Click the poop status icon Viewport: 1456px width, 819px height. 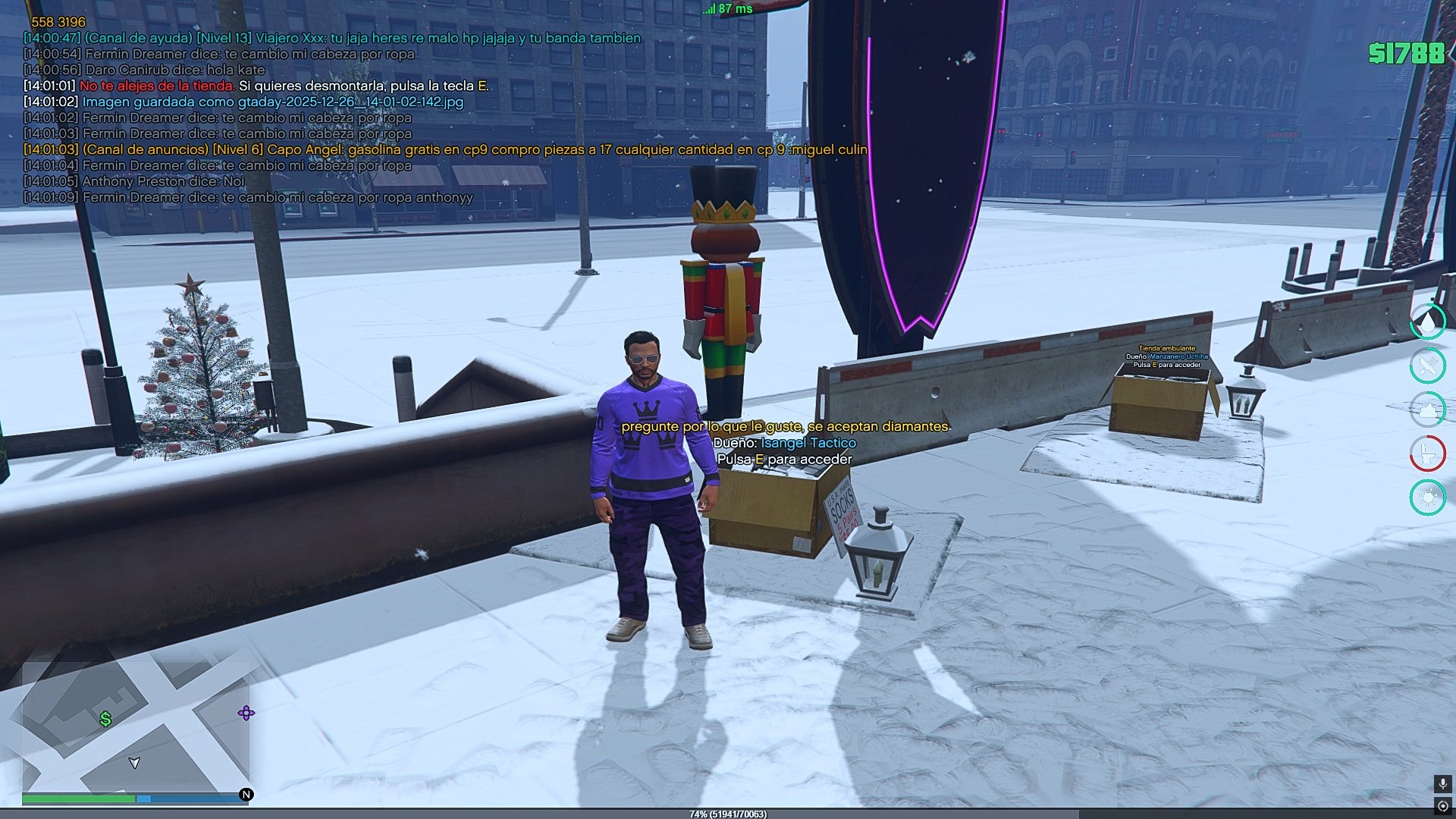point(1428,409)
